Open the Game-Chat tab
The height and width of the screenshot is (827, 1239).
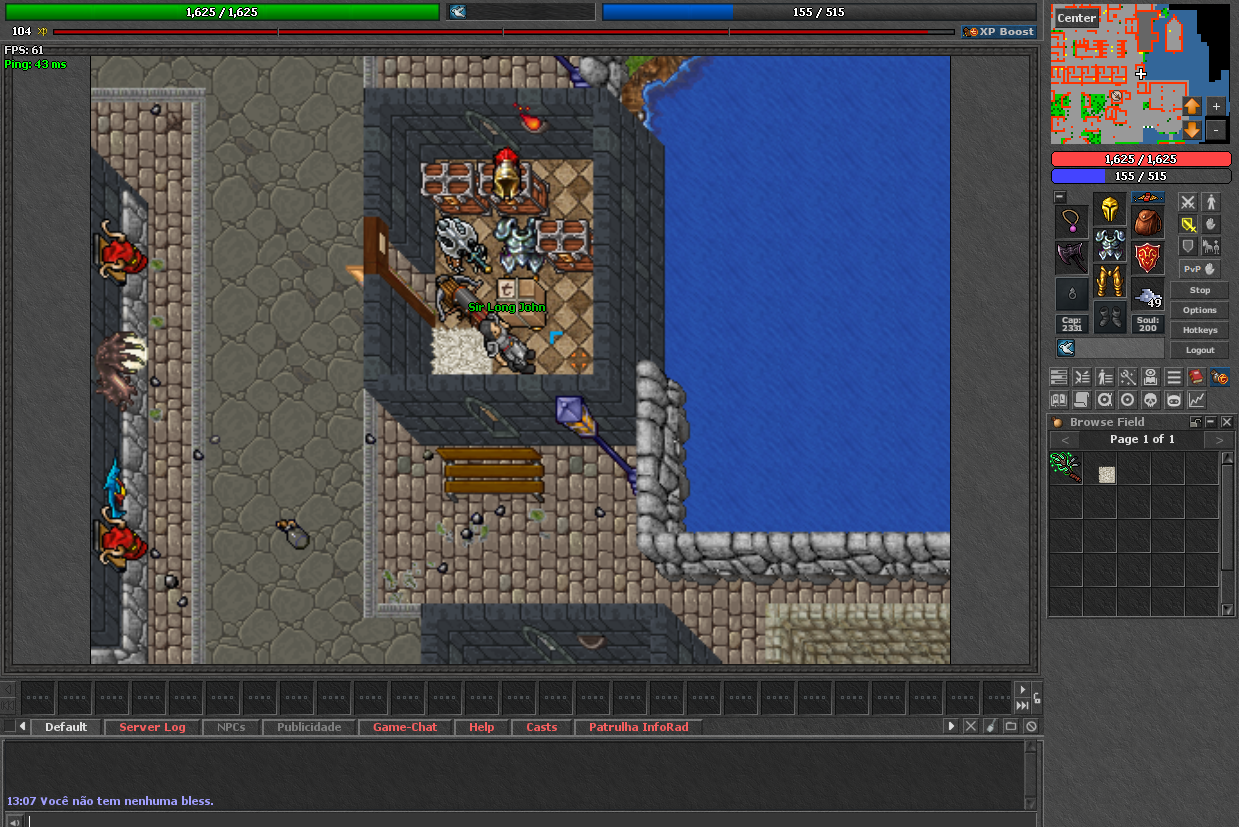[x=404, y=727]
